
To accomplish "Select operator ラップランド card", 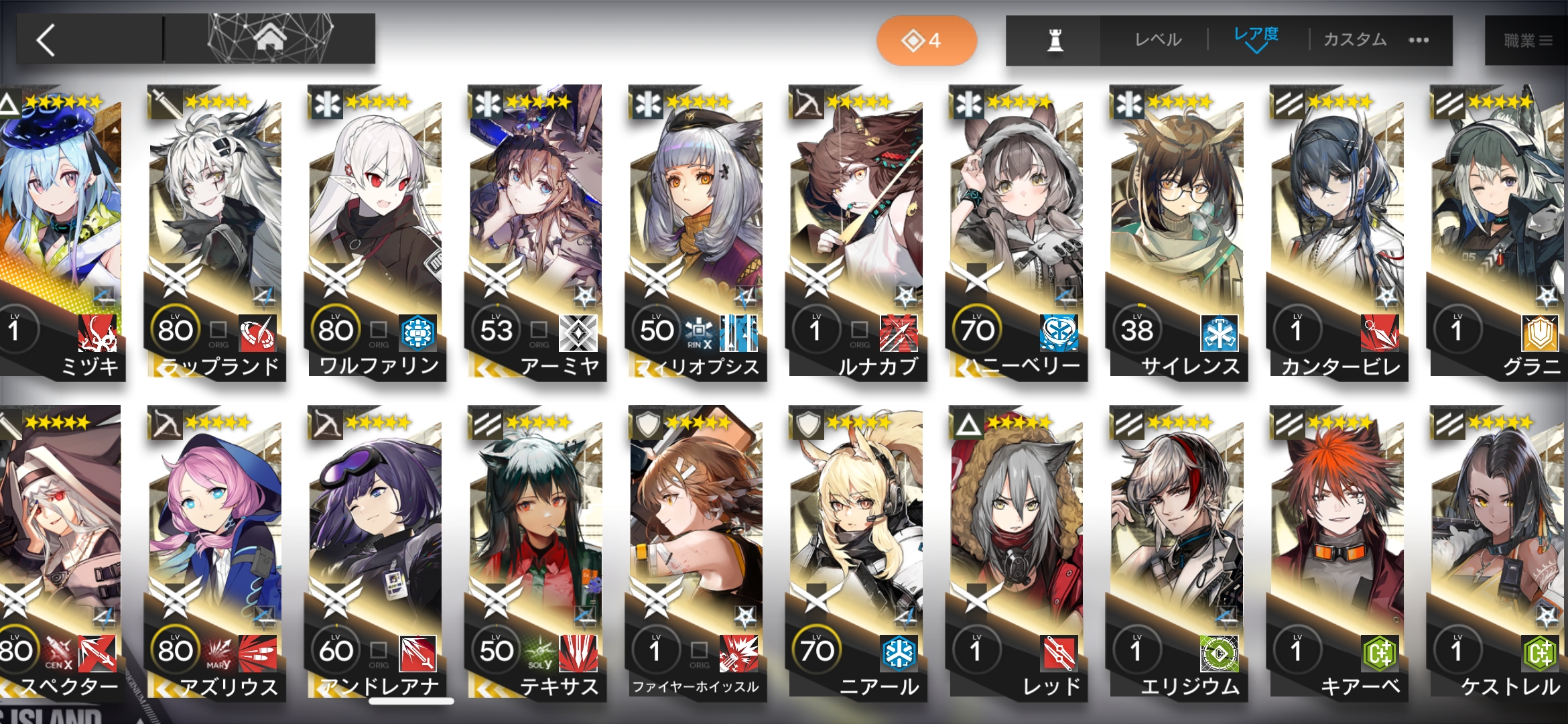I will pos(216,228).
